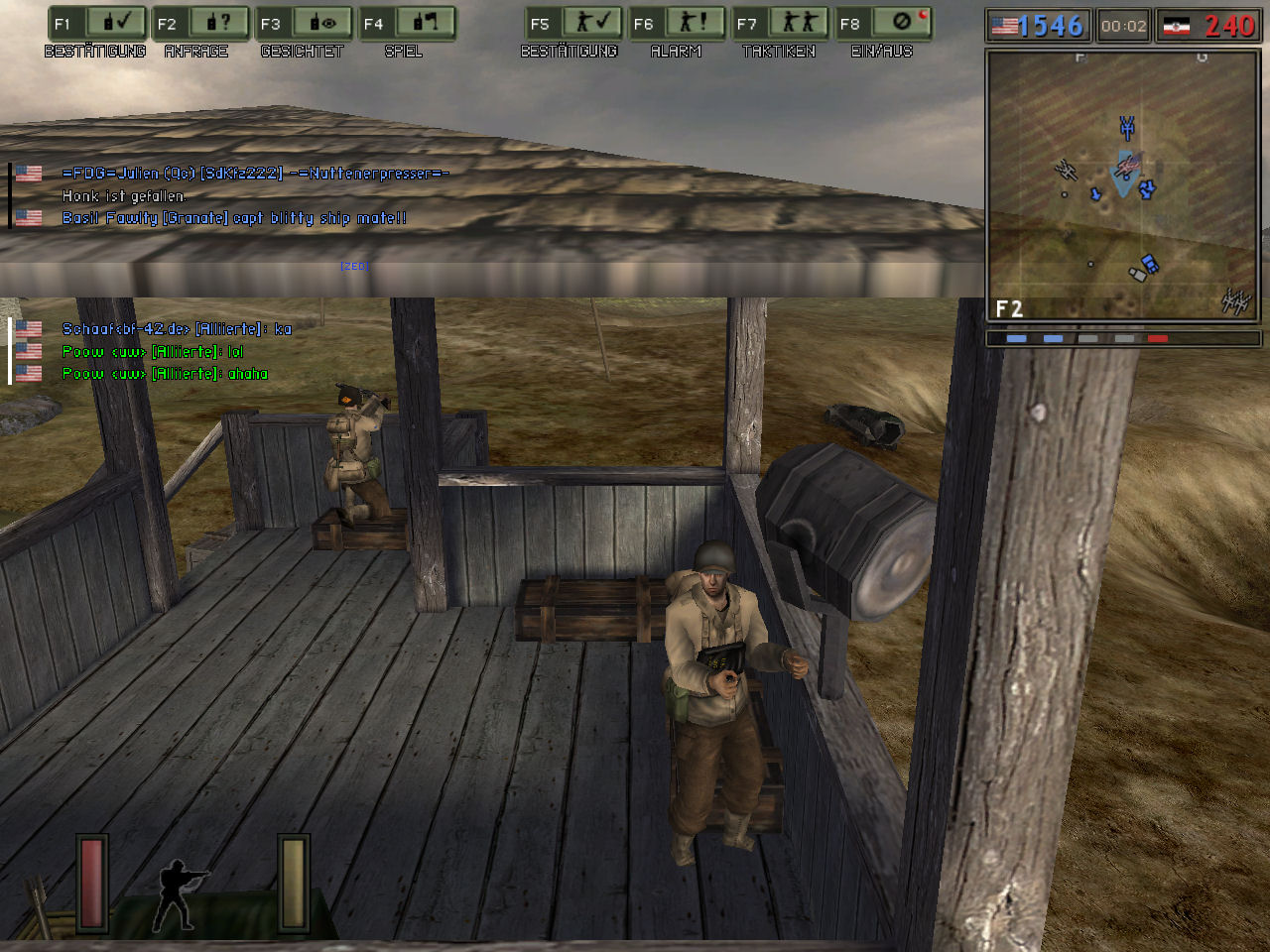Screen dimensions: 1270x952
Task: Open the F7 Taktiken command menu
Action: pos(779,24)
